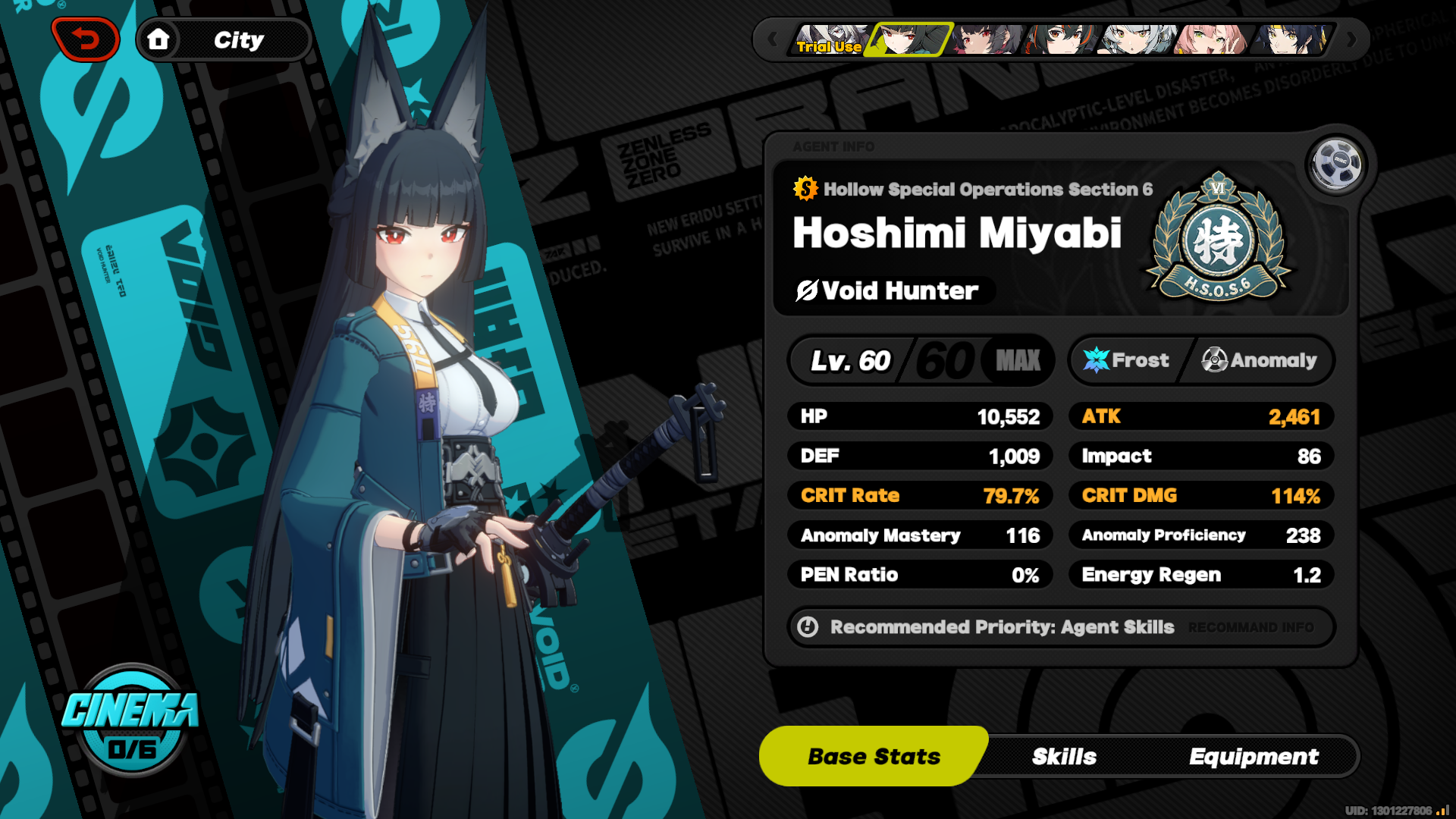Click the Anomaly specialty icon
Screen dimensions: 1456x819
(x=1214, y=360)
